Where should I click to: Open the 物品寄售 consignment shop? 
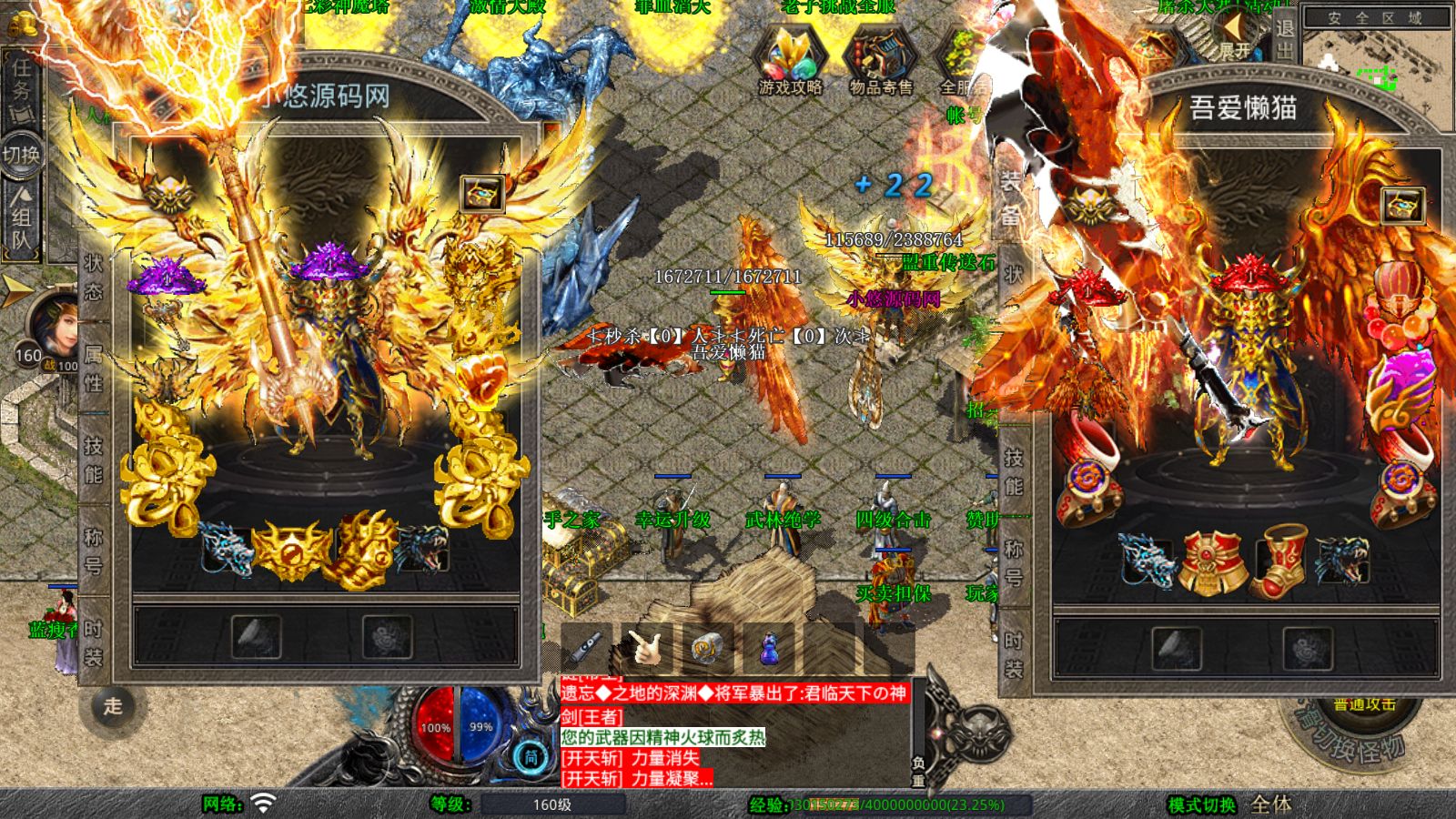[880, 62]
